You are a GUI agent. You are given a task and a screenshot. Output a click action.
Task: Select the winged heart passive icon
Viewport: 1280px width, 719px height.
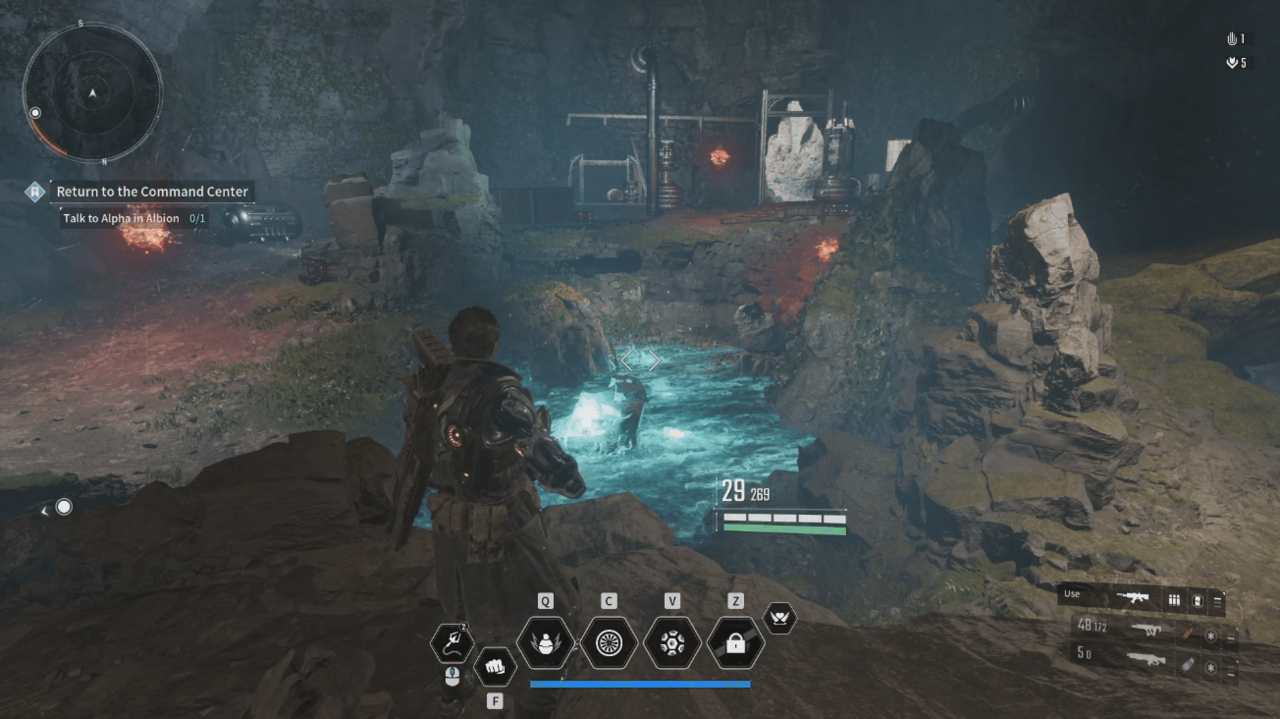pyautogui.click(x=780, y=618)
